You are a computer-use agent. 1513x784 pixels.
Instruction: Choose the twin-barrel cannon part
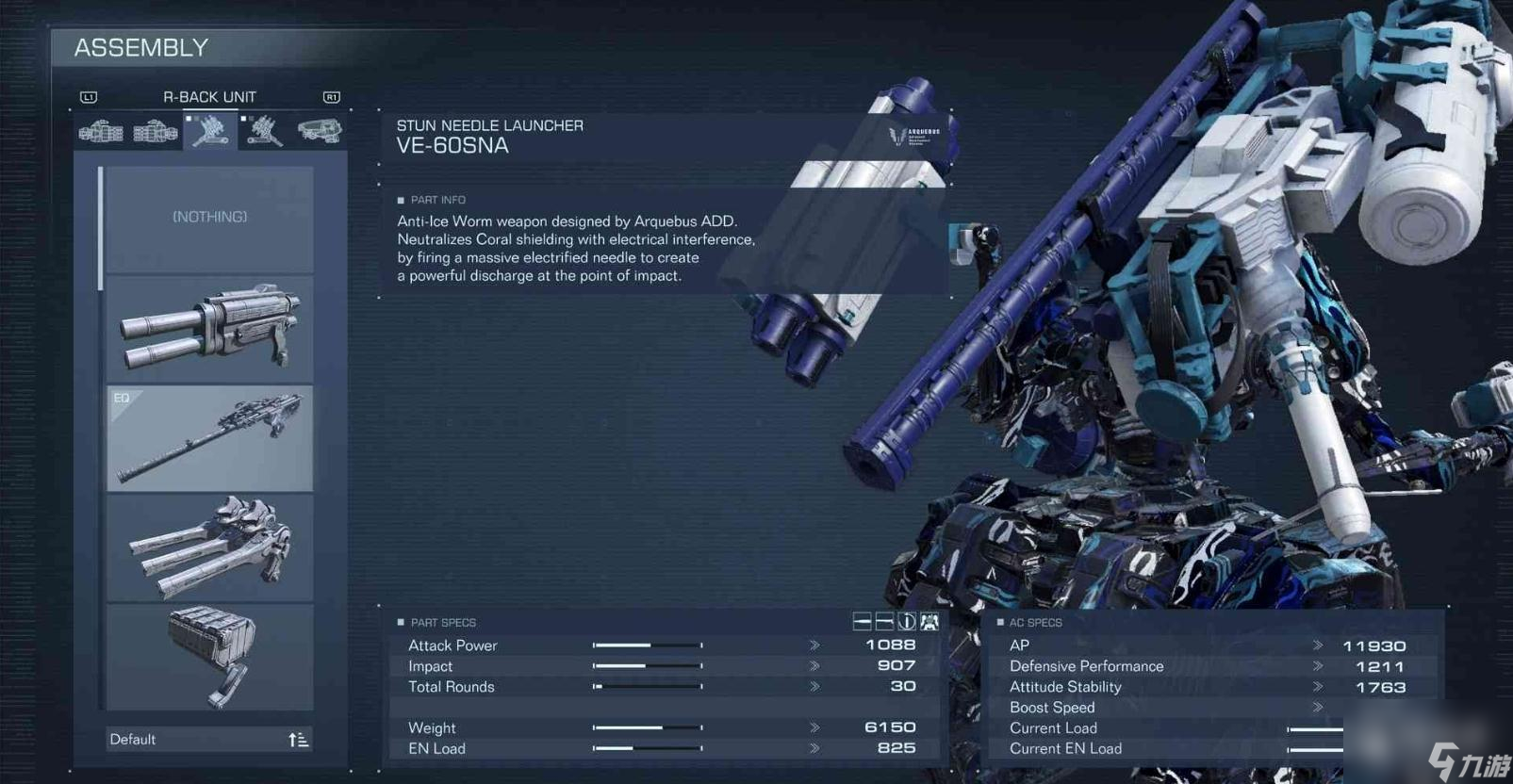click(x=209, y=328)
